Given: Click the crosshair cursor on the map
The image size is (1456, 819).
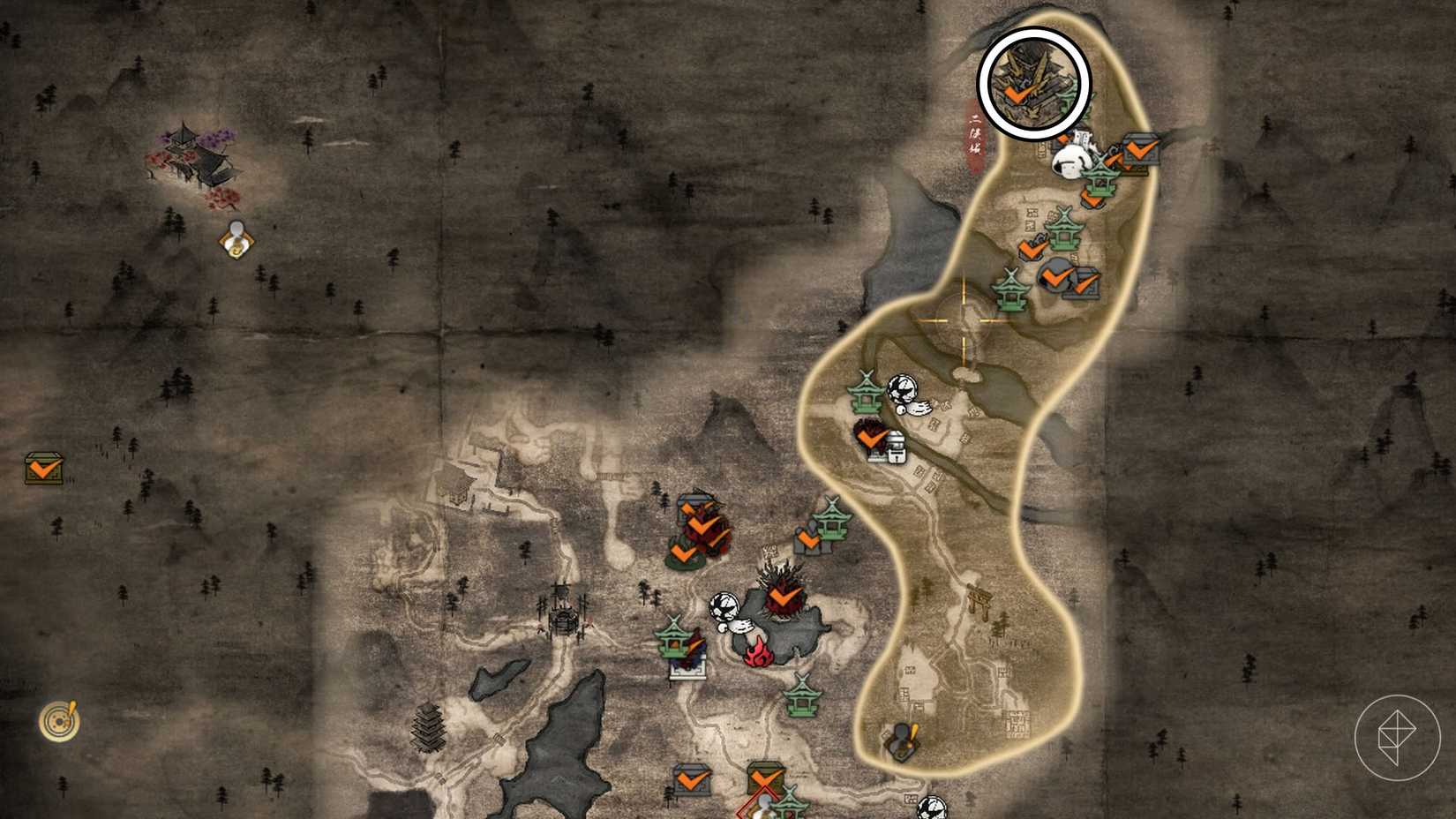Looking at the screenshot, I should (964, 322).
